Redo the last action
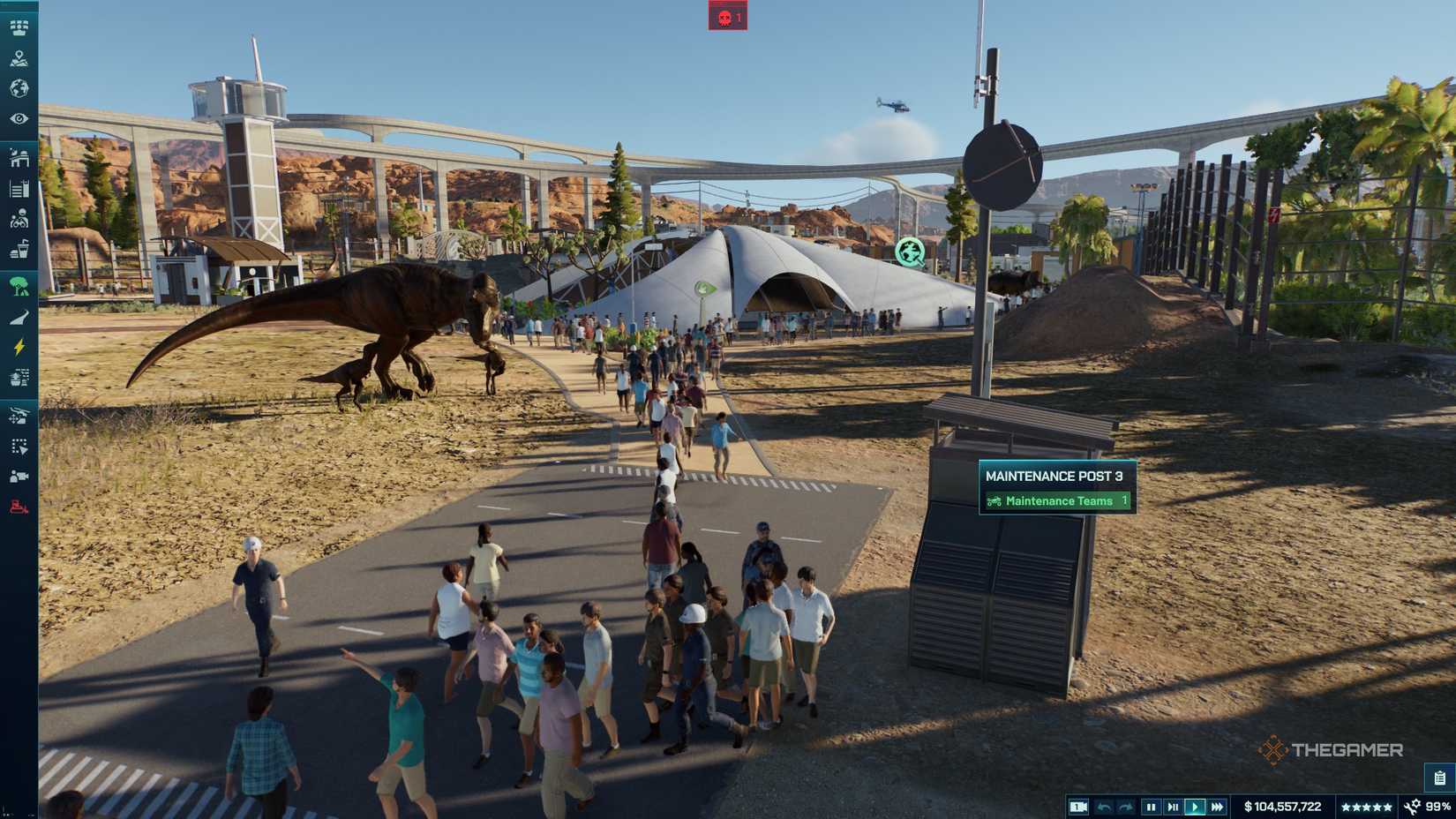The height and width of the screenshot is (819, 1456). point(1123,806)
